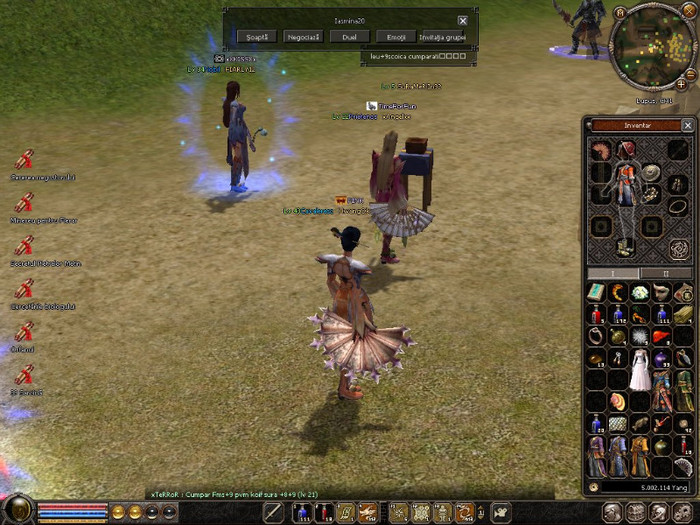Open trade with the Negociază button
Screen dimensions: 700x525
[x=302, y=36]
